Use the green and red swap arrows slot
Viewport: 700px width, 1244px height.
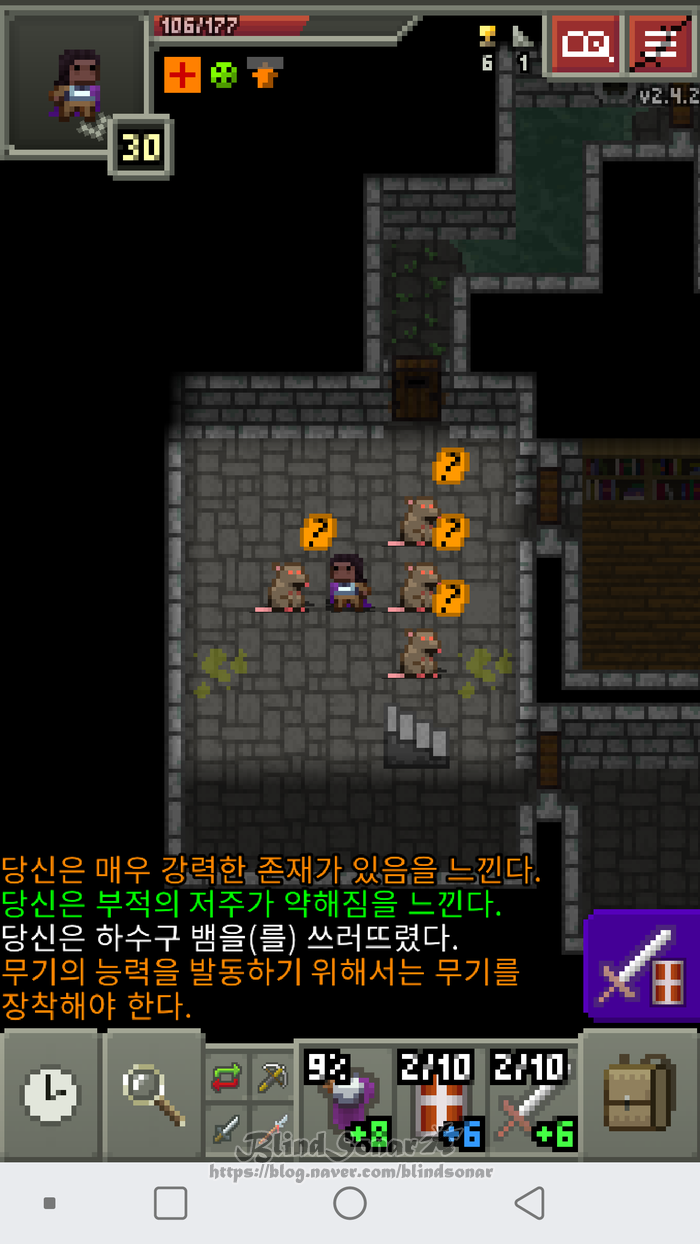click(227, 1078)
